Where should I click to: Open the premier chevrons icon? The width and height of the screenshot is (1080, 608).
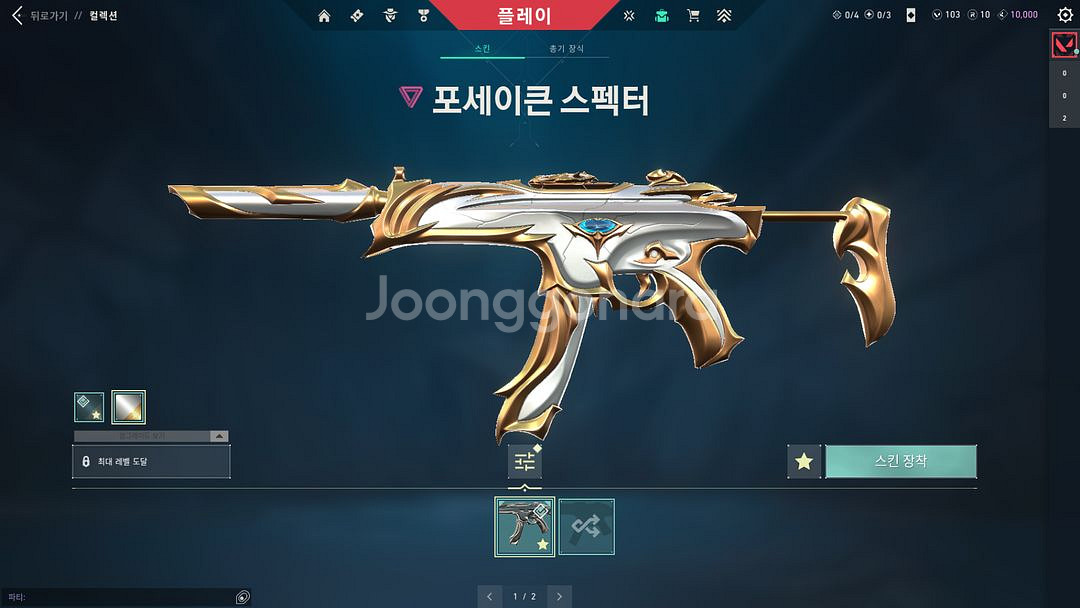[x=724, y=15]
